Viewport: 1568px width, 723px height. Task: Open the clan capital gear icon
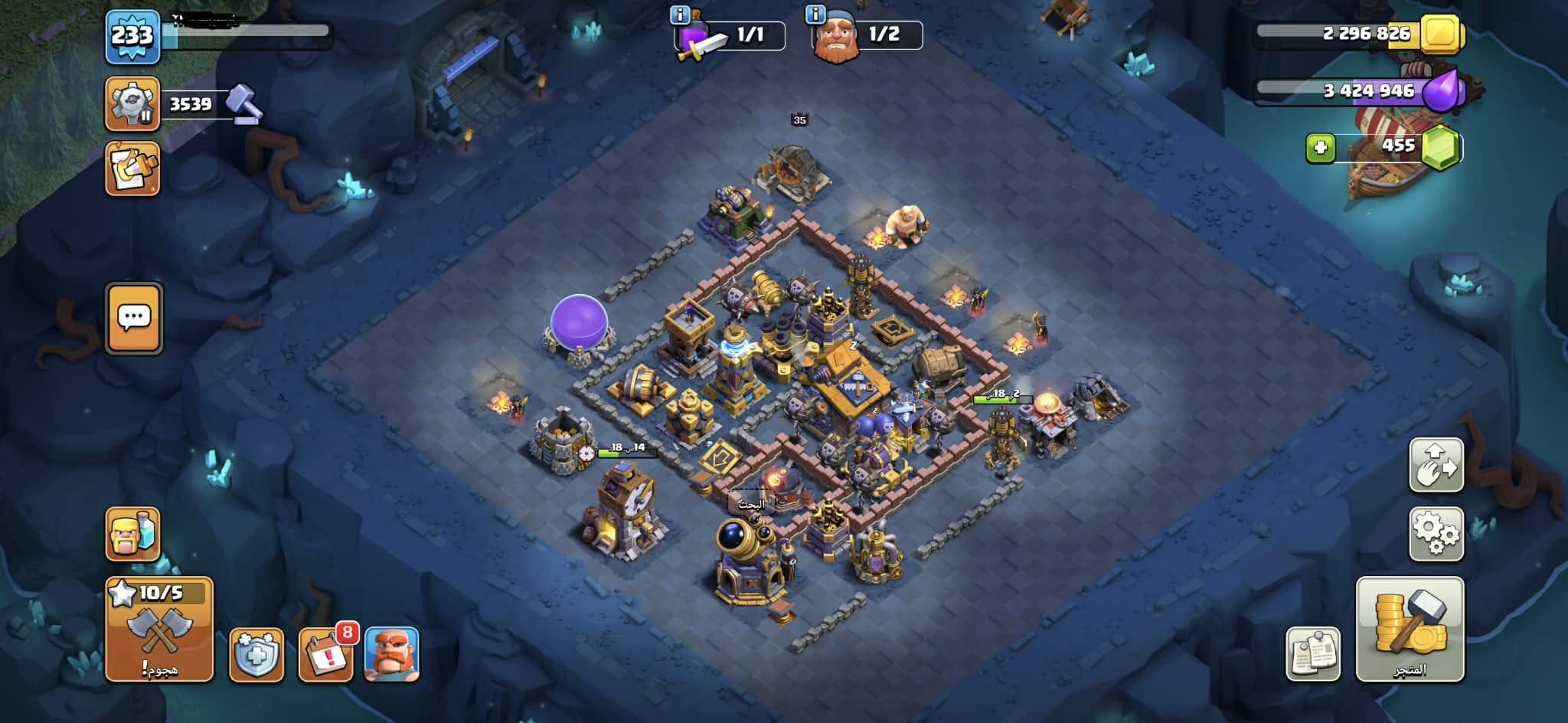tap(132, 103)
